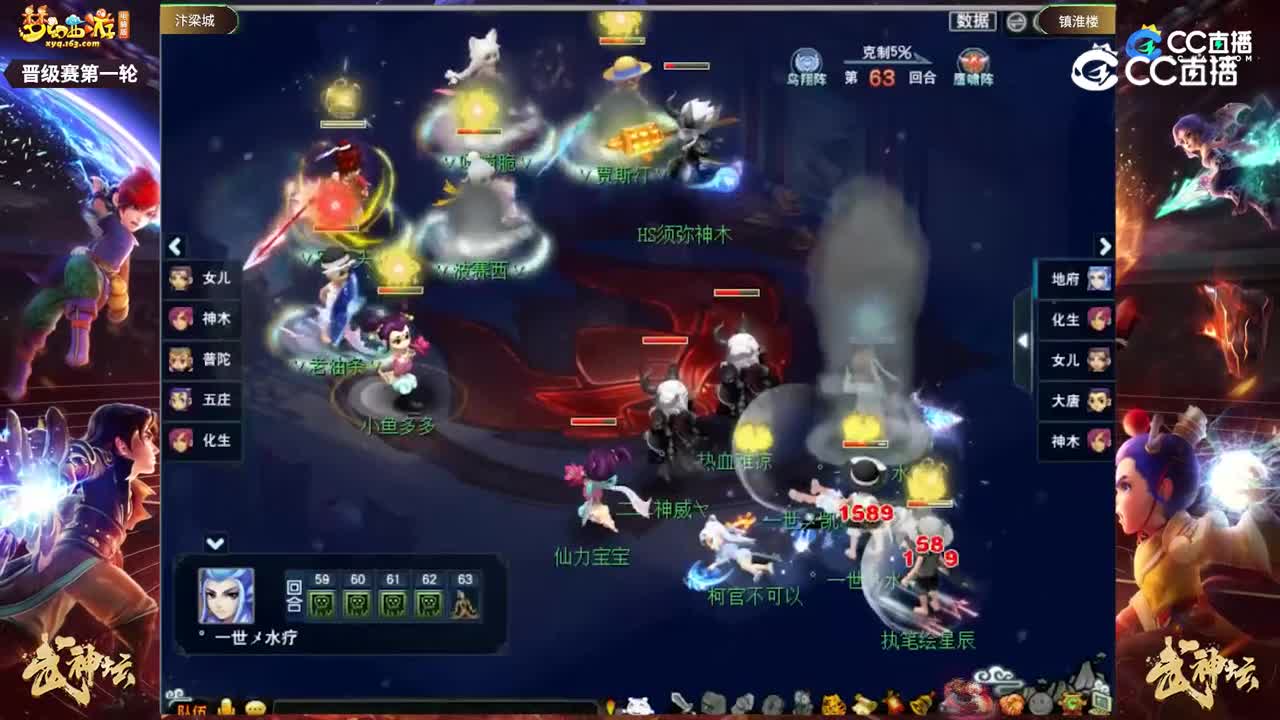Image resolution: width=1280 pixels, height=720 pixels.
Task: Click the red health bar above the boss
Action: coord(735,292)
